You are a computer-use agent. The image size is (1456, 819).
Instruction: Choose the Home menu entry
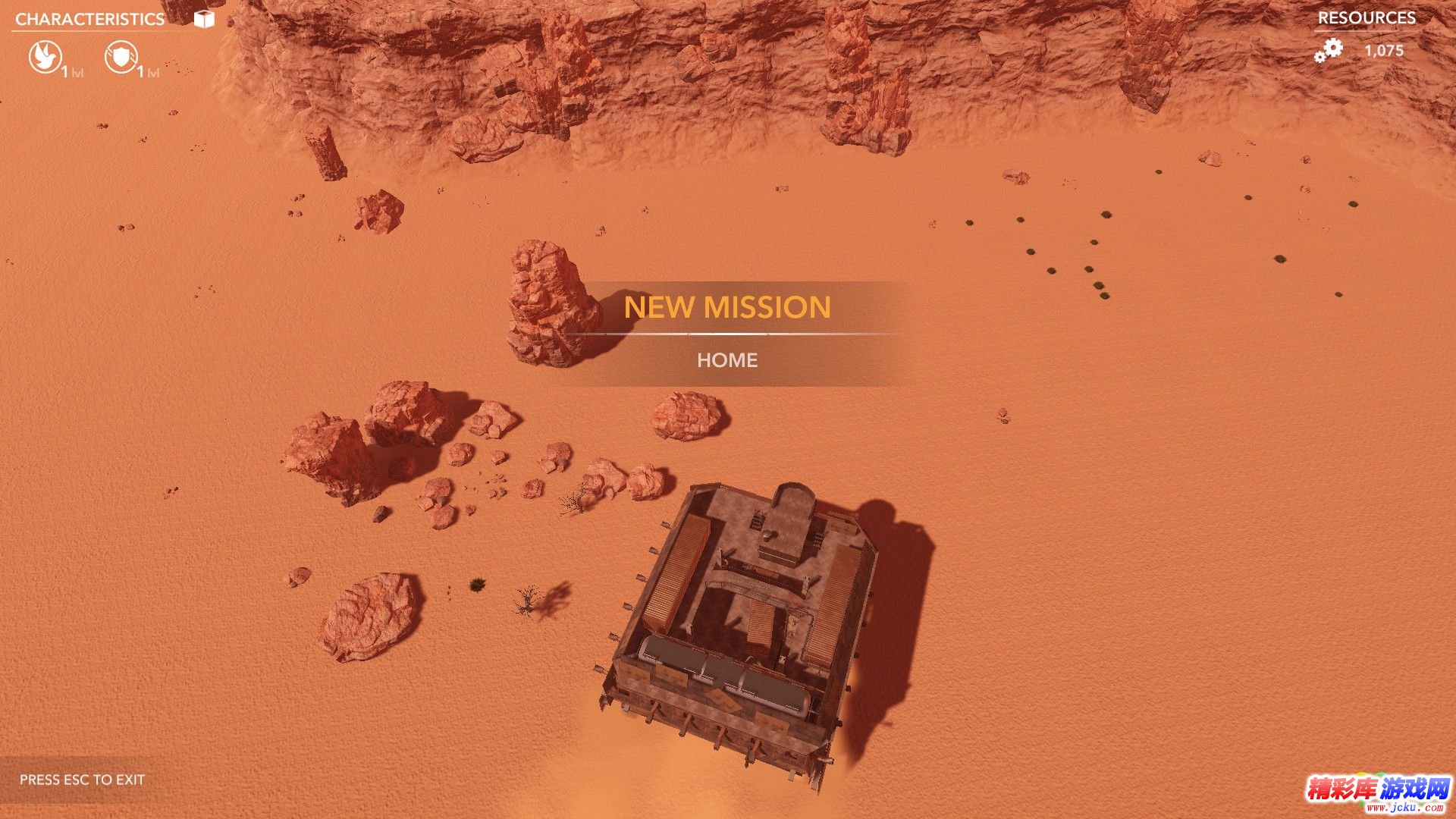[x=726, y=360]
